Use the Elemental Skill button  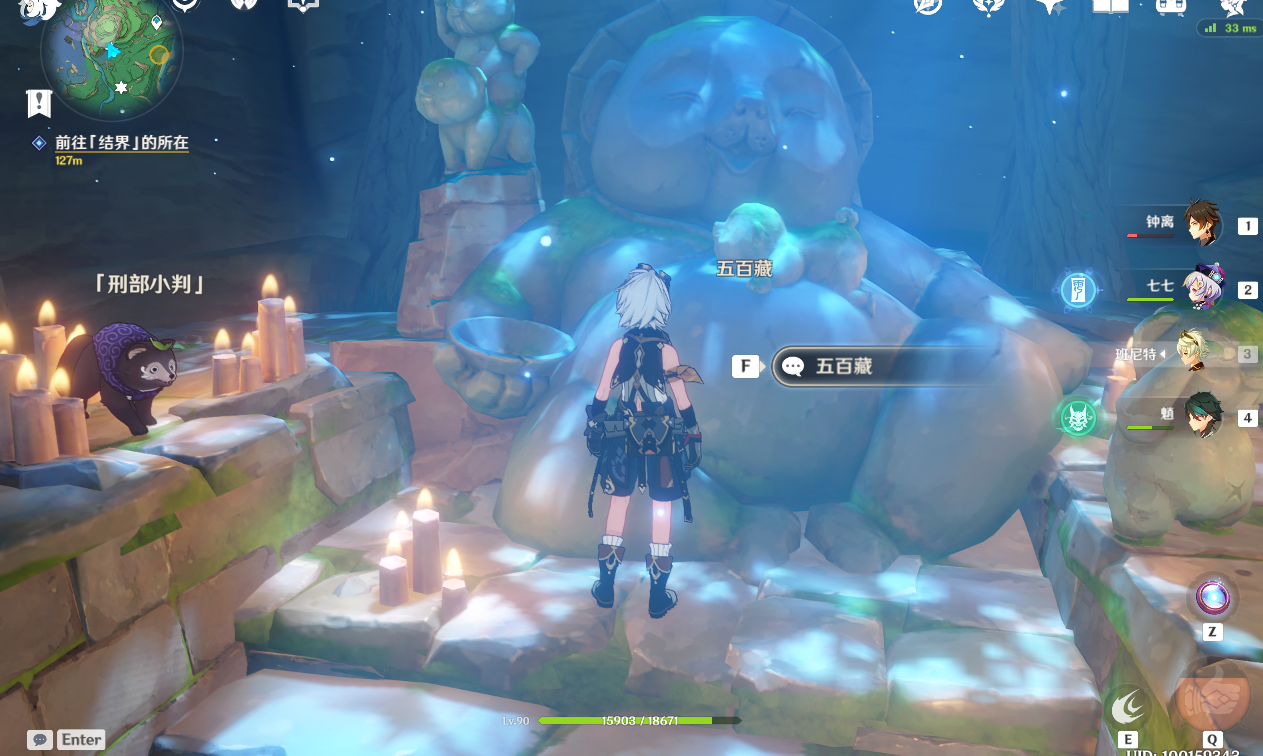(x=1129, y=706)
